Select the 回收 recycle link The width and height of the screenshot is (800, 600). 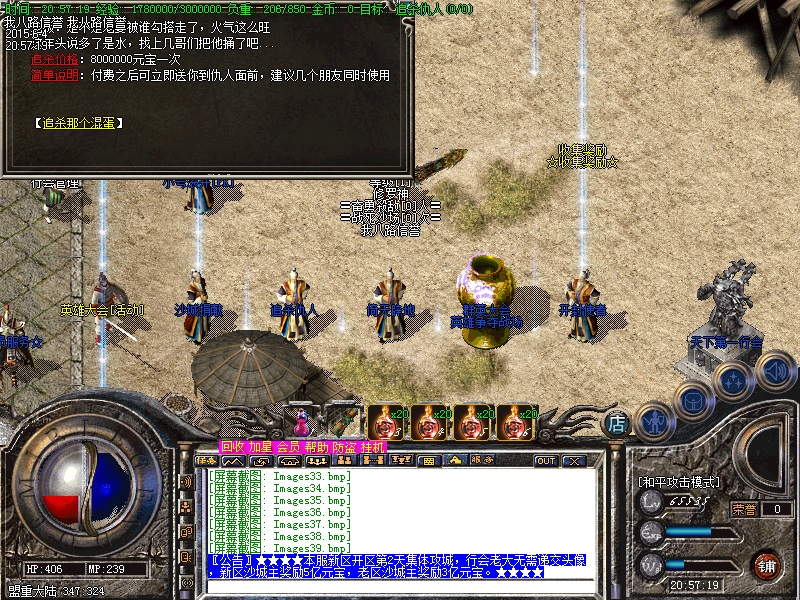232,446
